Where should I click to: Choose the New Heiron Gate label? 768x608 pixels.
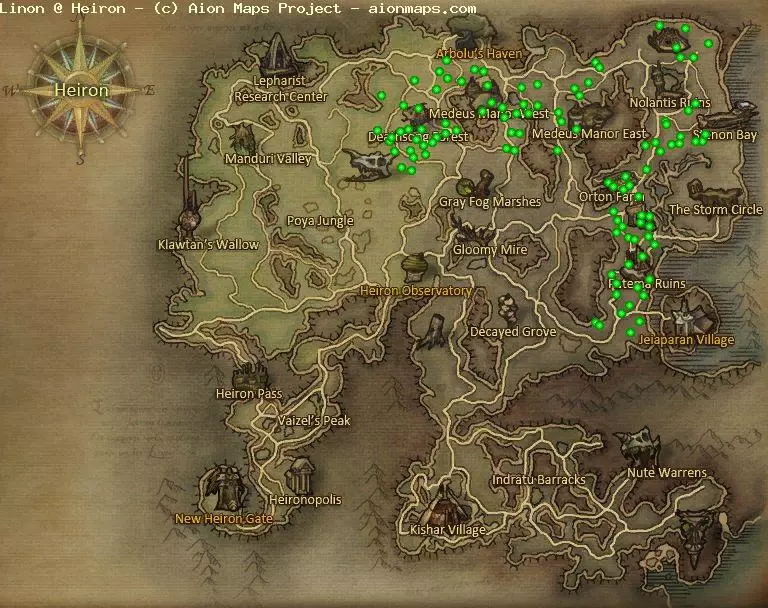[224, 519]
